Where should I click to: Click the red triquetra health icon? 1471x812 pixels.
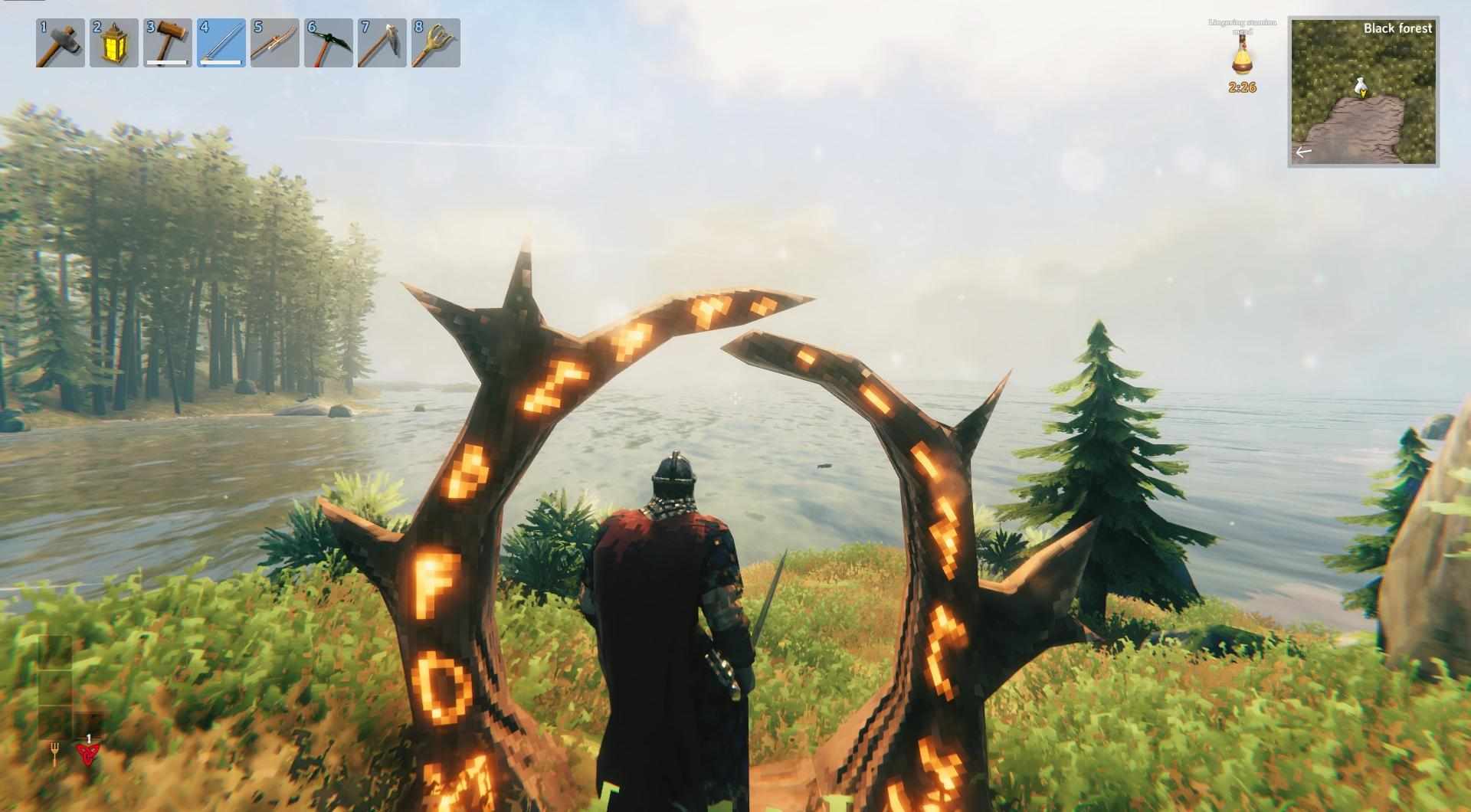(87, 755)
